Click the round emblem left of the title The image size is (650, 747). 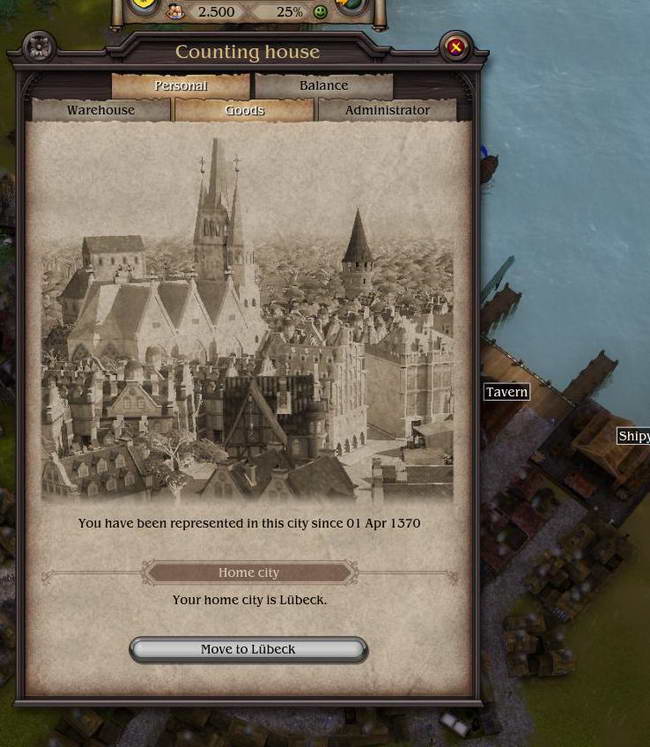tap(39, 46)
